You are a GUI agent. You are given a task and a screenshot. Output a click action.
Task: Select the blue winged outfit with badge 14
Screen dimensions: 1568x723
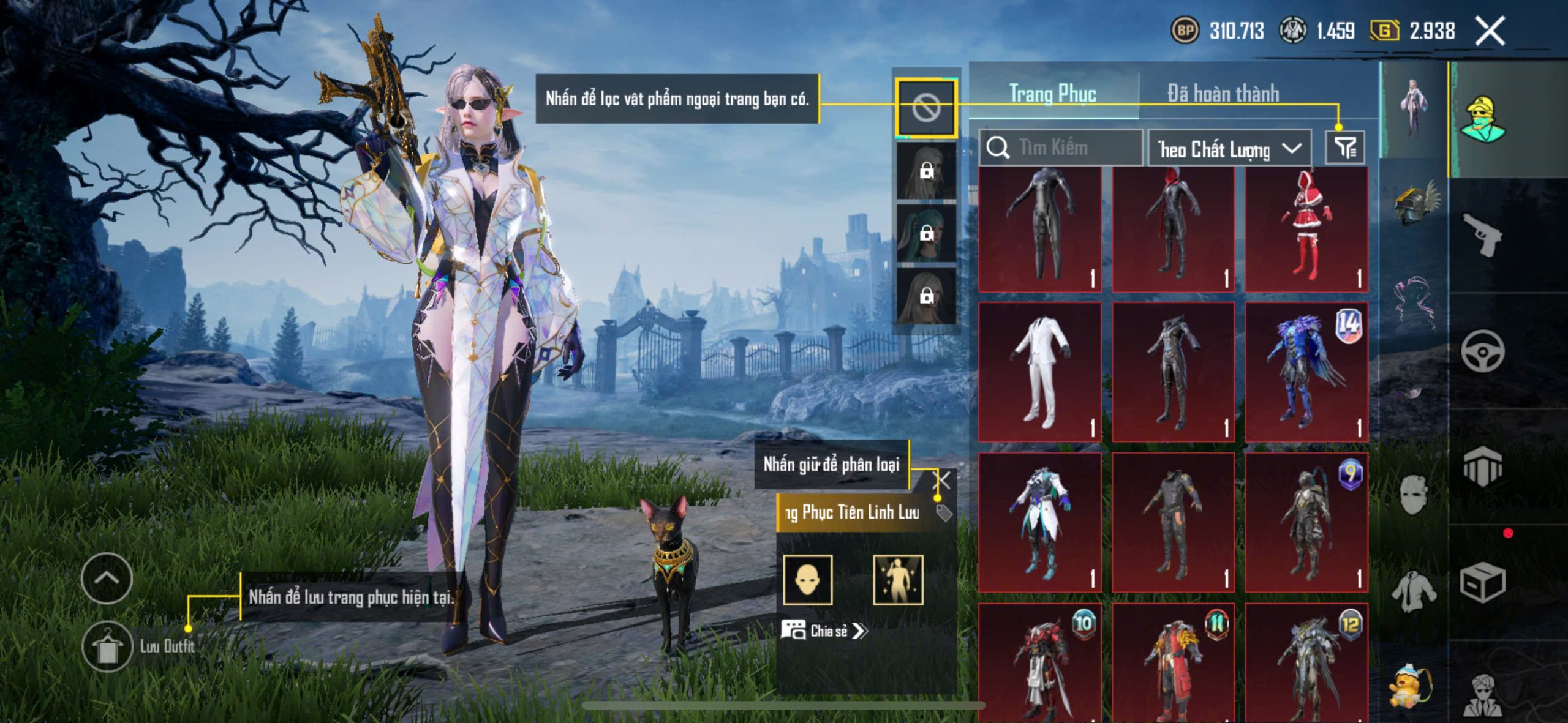click(x=1306, y=371)
